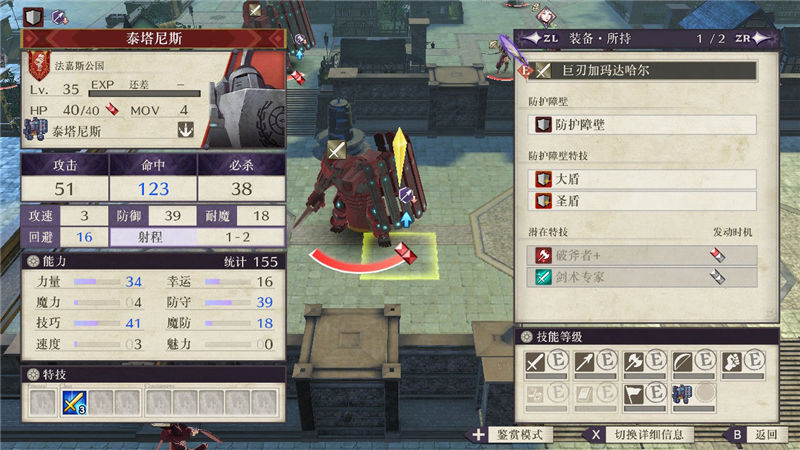Select the flag authority skill icon
Viewport: 800px width, 450px height.
632,393
